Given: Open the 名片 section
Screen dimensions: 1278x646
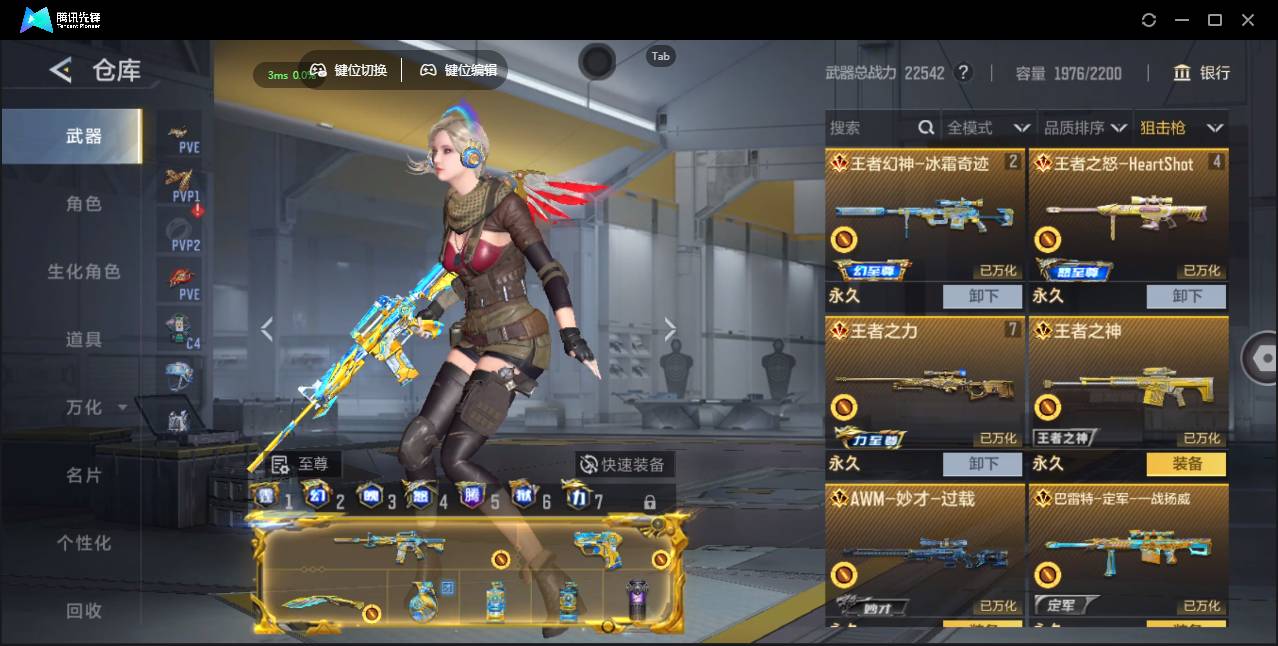Looking at the screenshot, I should [x=84, y=475].
